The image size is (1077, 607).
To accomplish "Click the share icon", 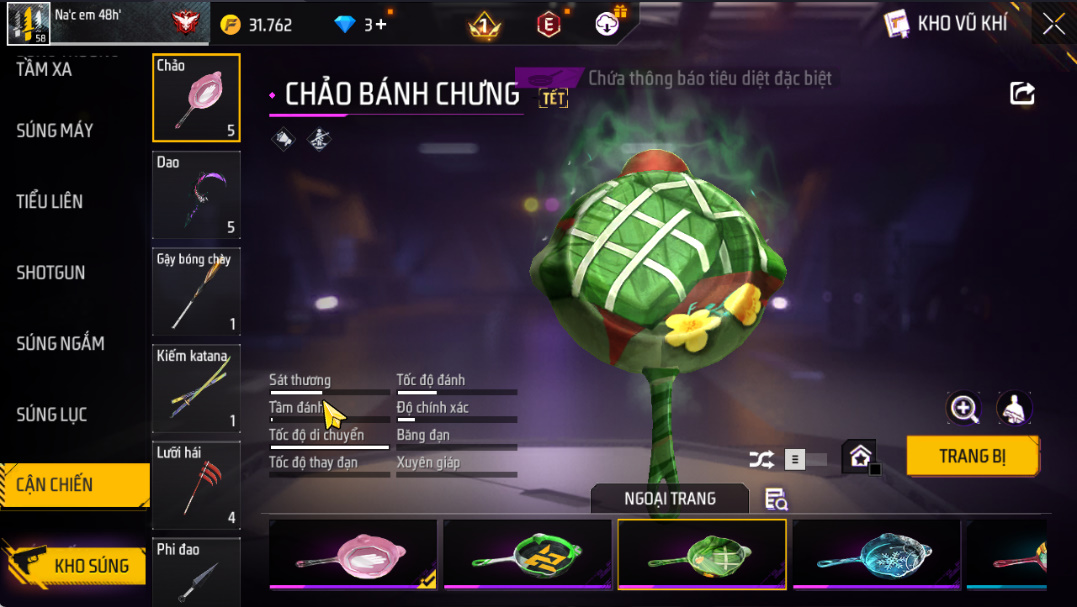I will click(x=1022, y=94).
